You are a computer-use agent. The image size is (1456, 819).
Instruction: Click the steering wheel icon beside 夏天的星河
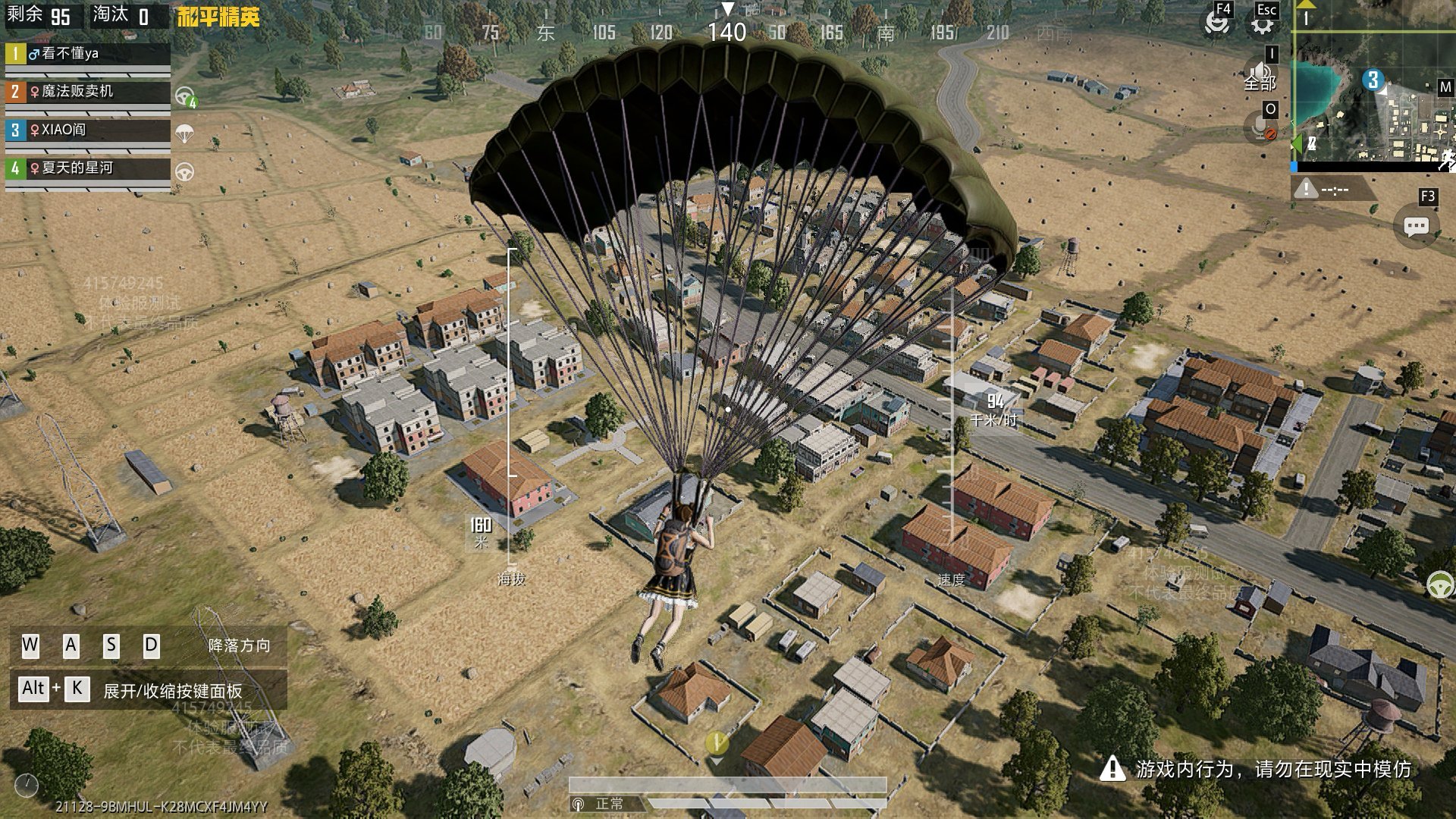tap(184, 172)
